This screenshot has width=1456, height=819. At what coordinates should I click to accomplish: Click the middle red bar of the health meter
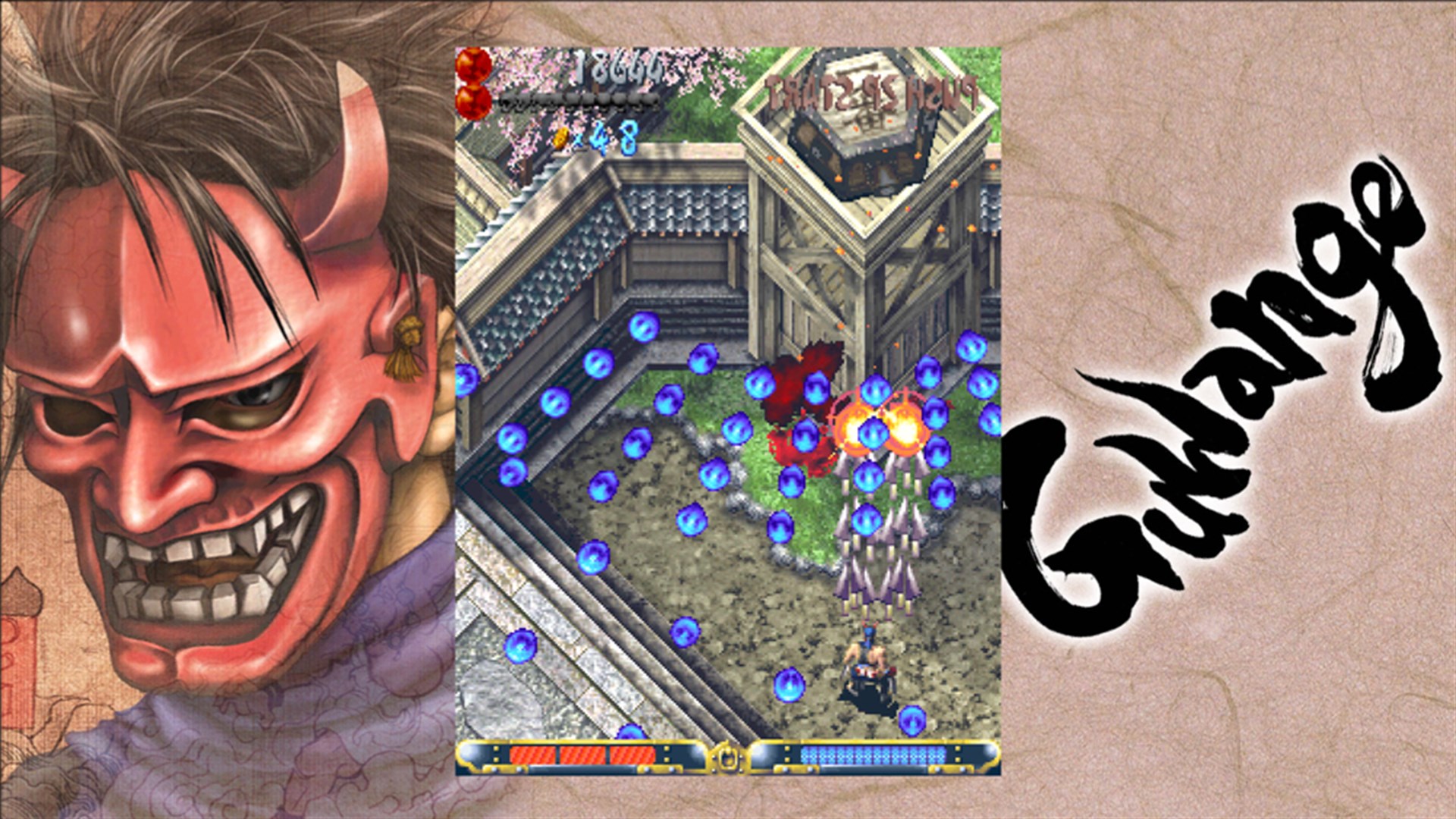tap(582, 755)
